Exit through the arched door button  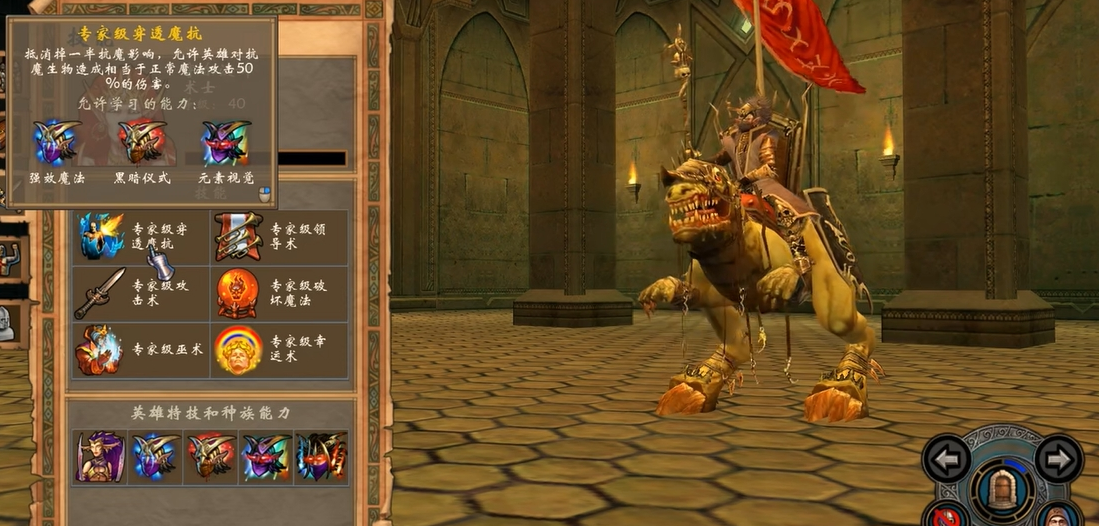(x=1002, y=490)
